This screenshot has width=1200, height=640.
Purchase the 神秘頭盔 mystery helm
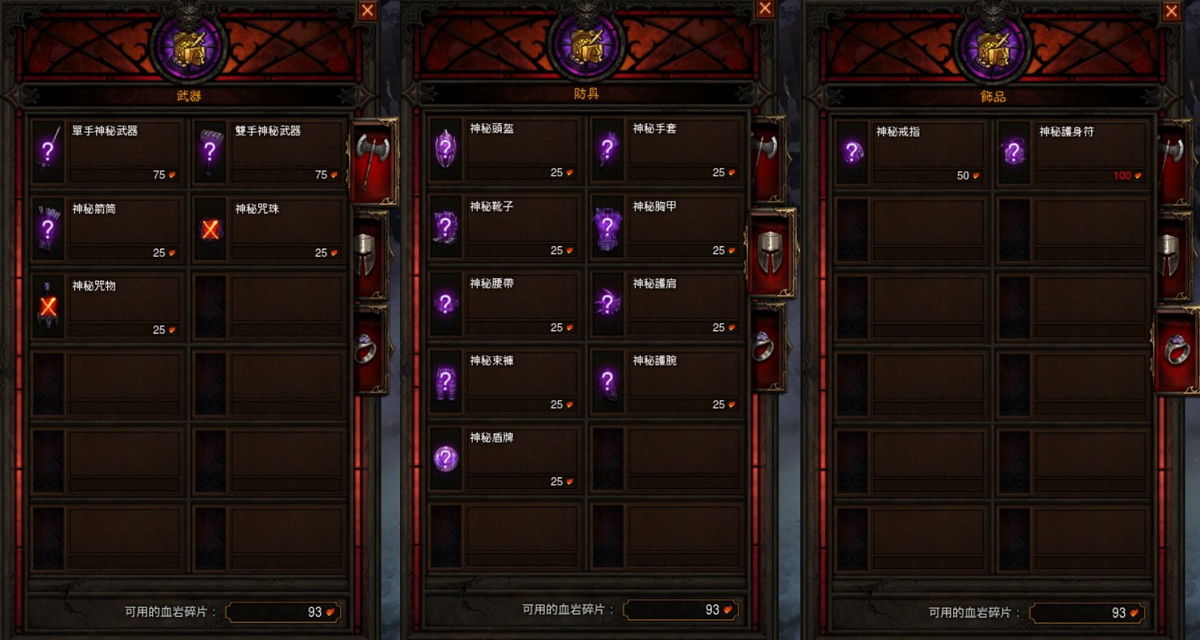click(505, 150)
